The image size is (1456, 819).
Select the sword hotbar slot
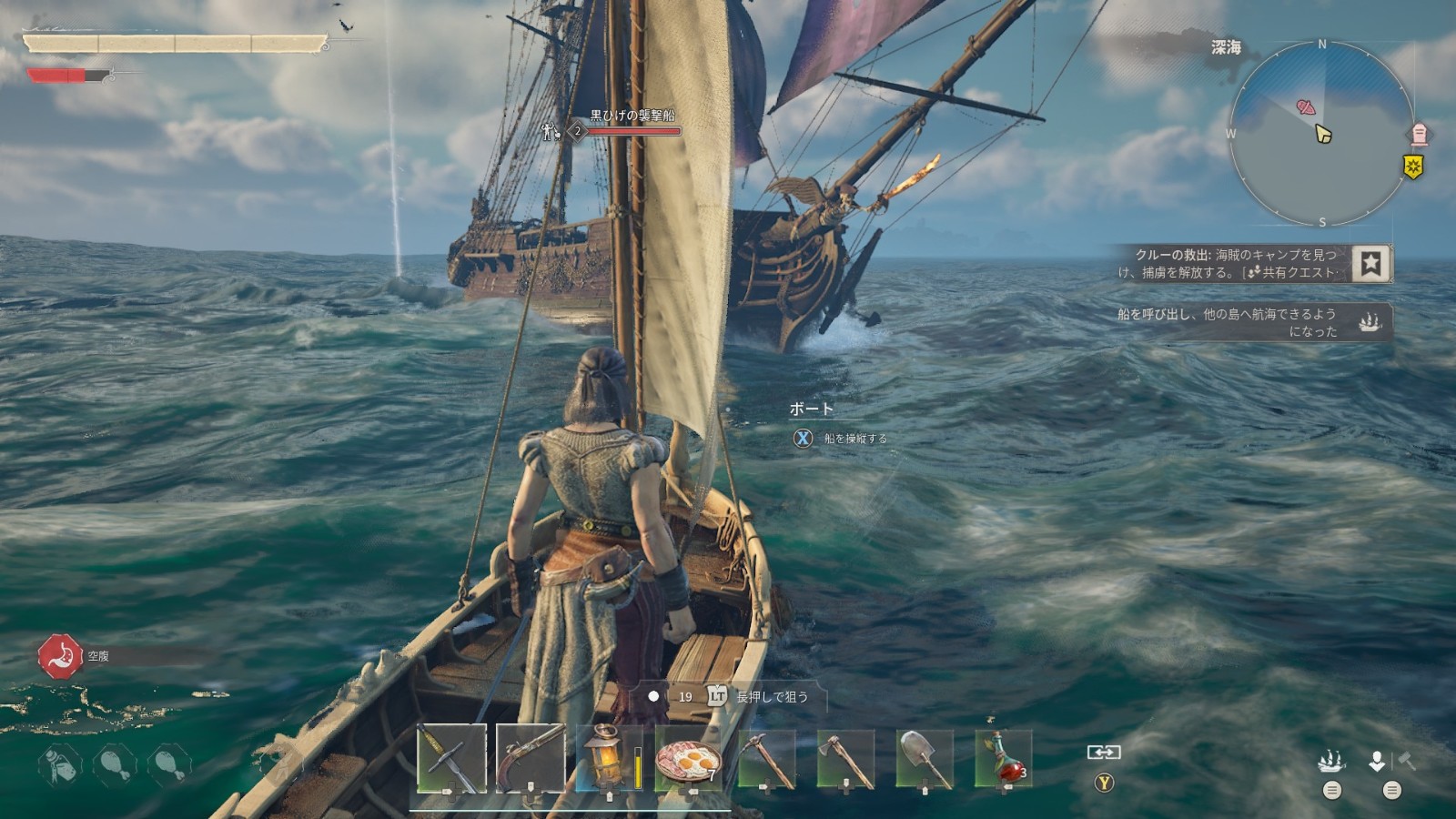click(x=451, y=758)
